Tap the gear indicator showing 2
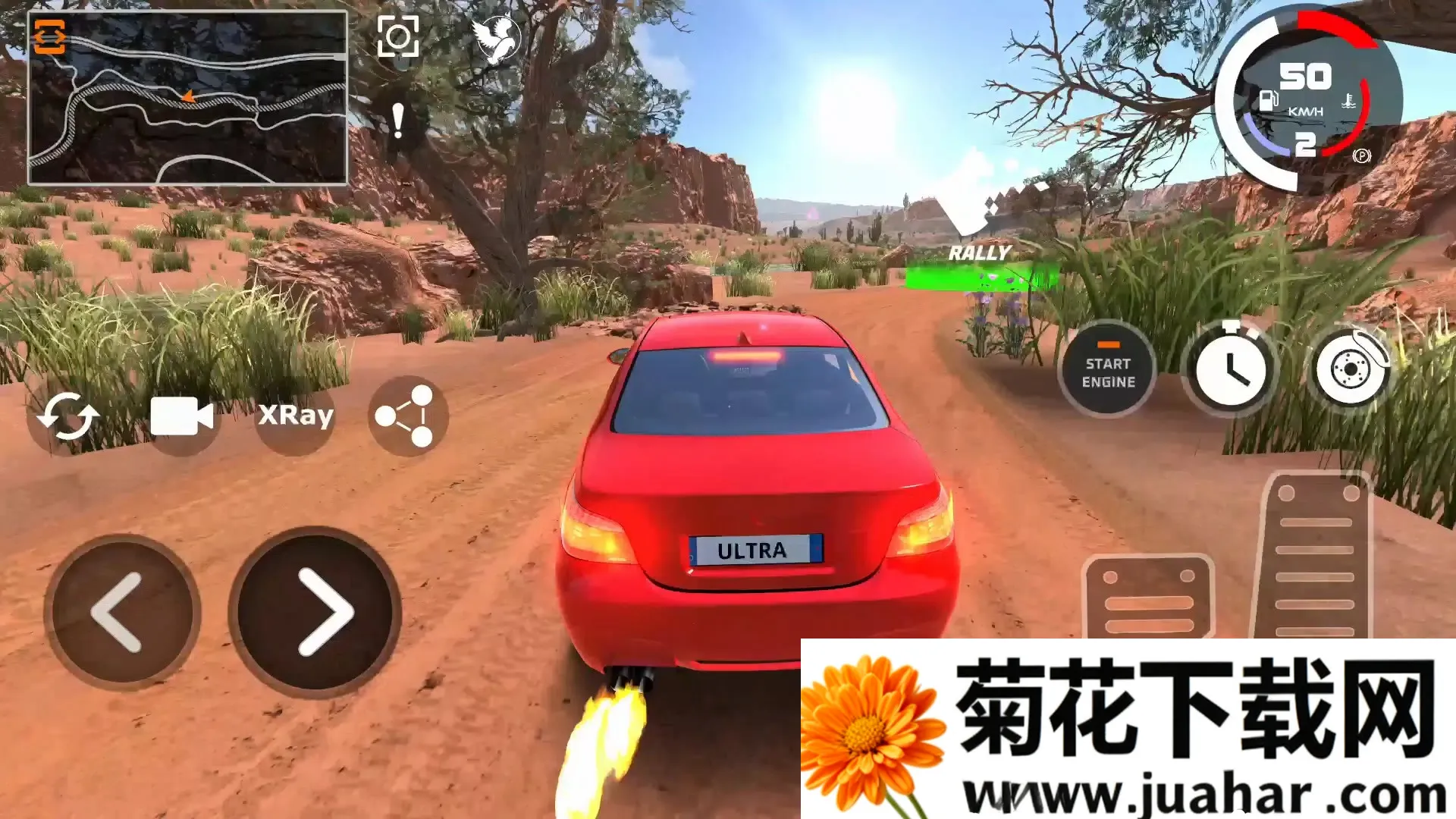 point(1306,144)
